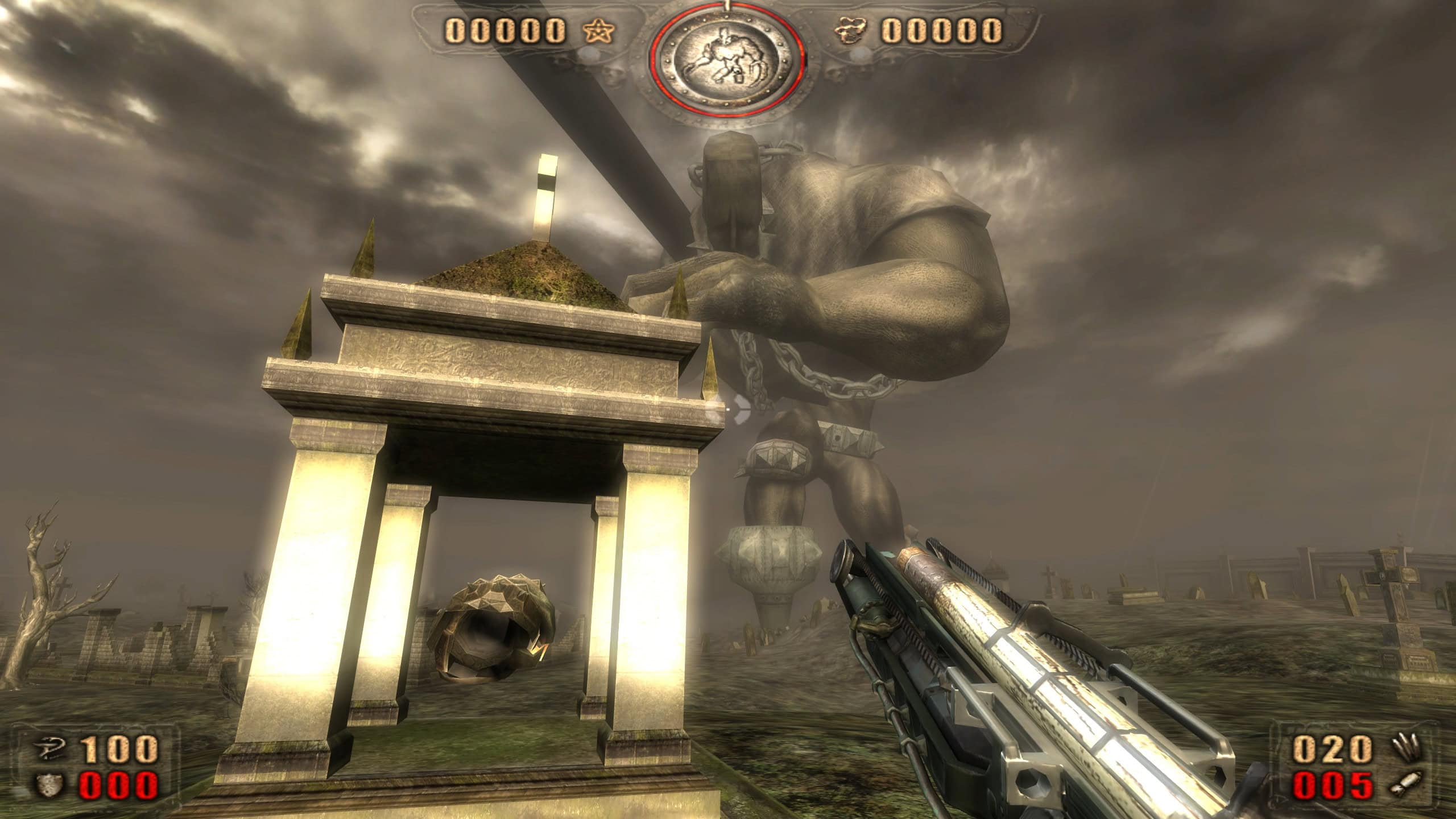Click the armor shield icon
1456x819 pixels.
[x=48, y=785]
